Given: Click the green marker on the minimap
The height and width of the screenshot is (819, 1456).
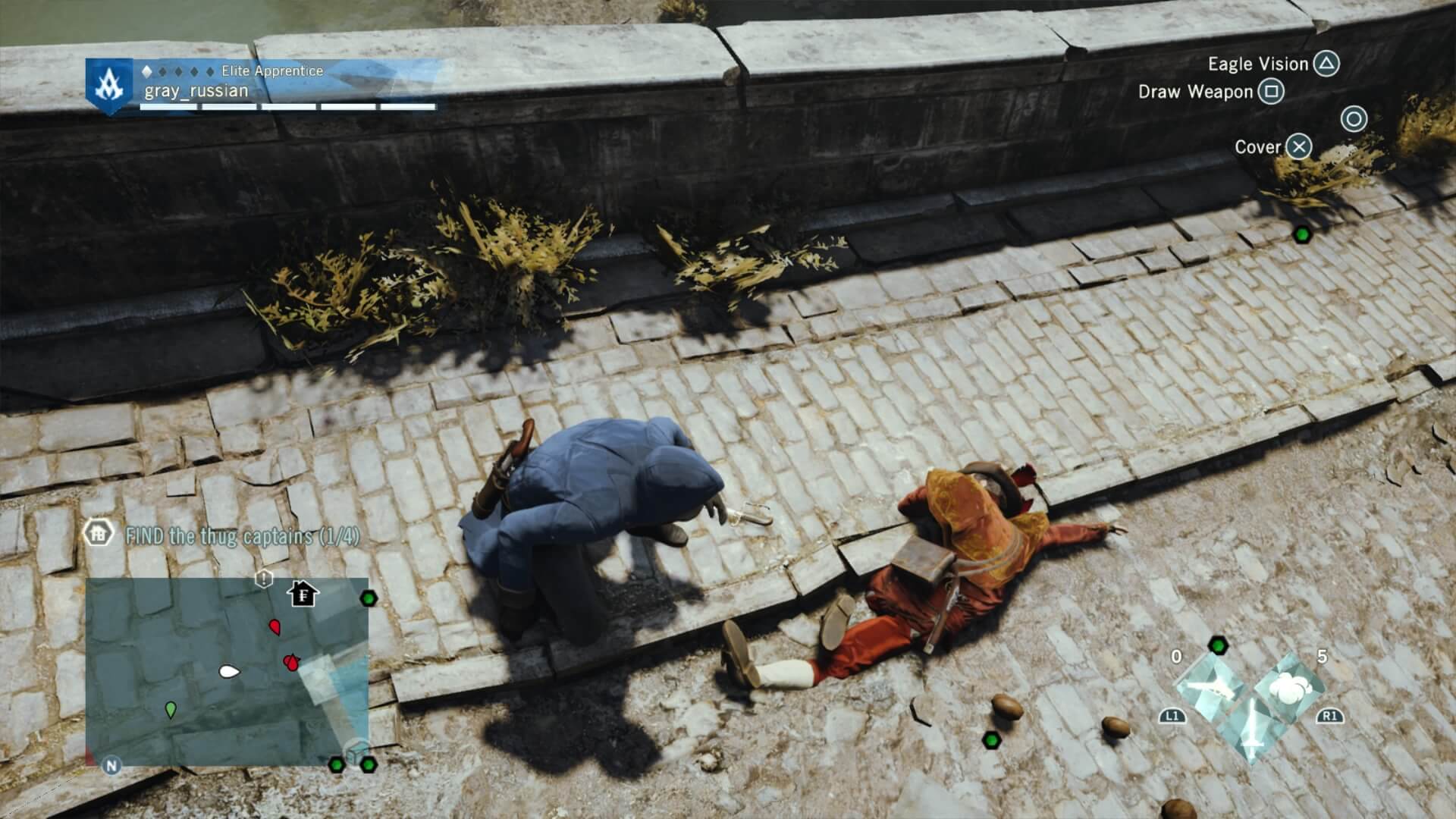Looking at the screenshot, I should click(171, 710).
